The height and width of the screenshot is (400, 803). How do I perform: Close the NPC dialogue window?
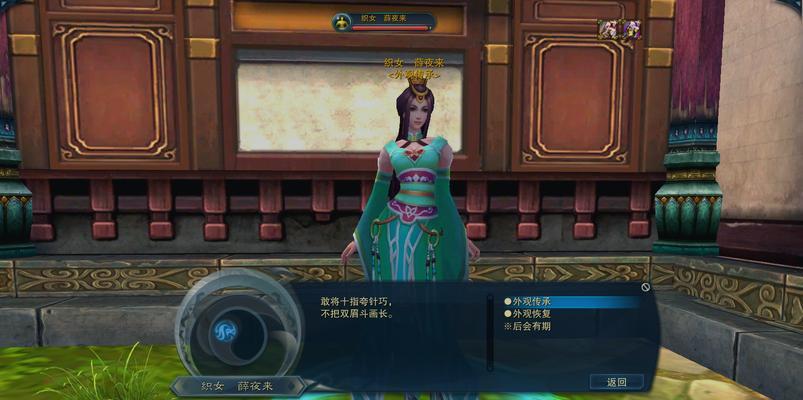(x=646, y=287)
